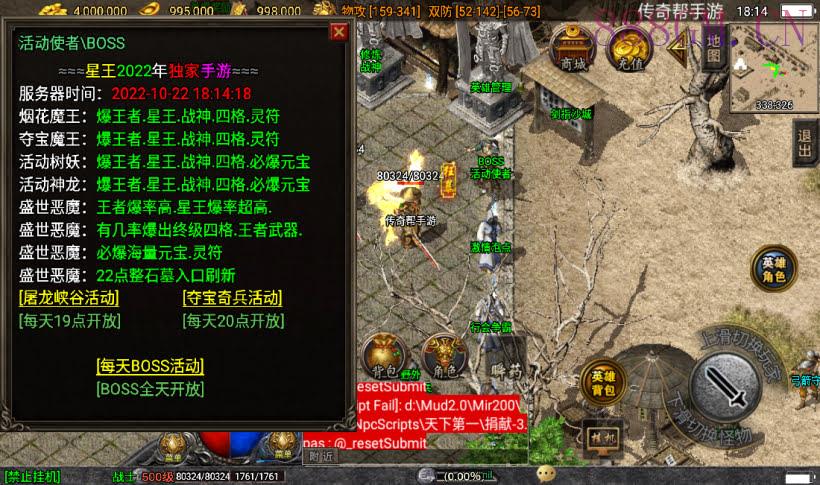Image resolution: width=820 pixels, height=485 pixels.
Task: Close the 活动使者 BOSS dialog
Action: click(339, 32)
